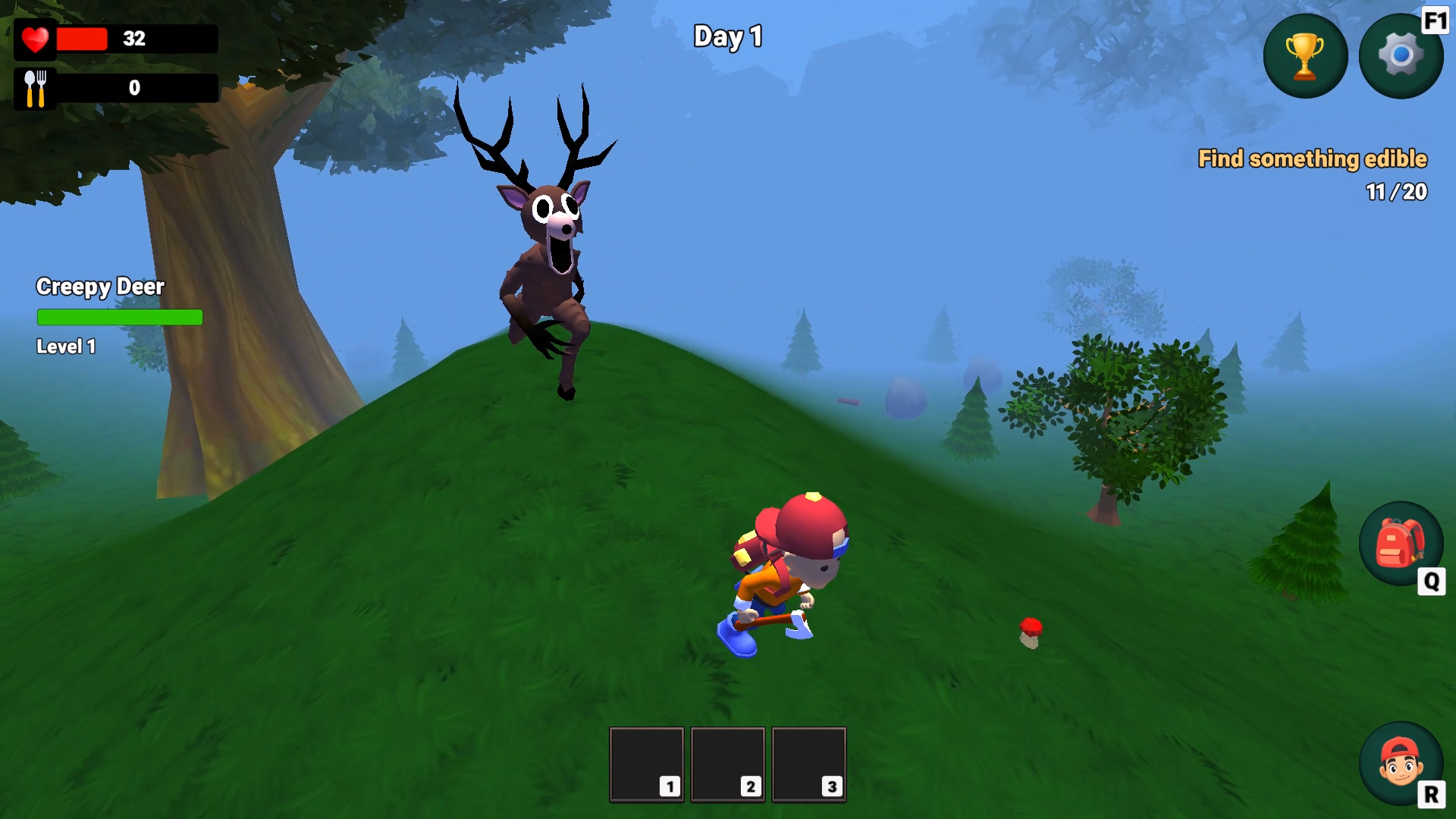Image resolution: width=1456 pixels, height=819 pixels.
Task: Toggle the Creepy Deer nameplate display
Action: [100, 287]
